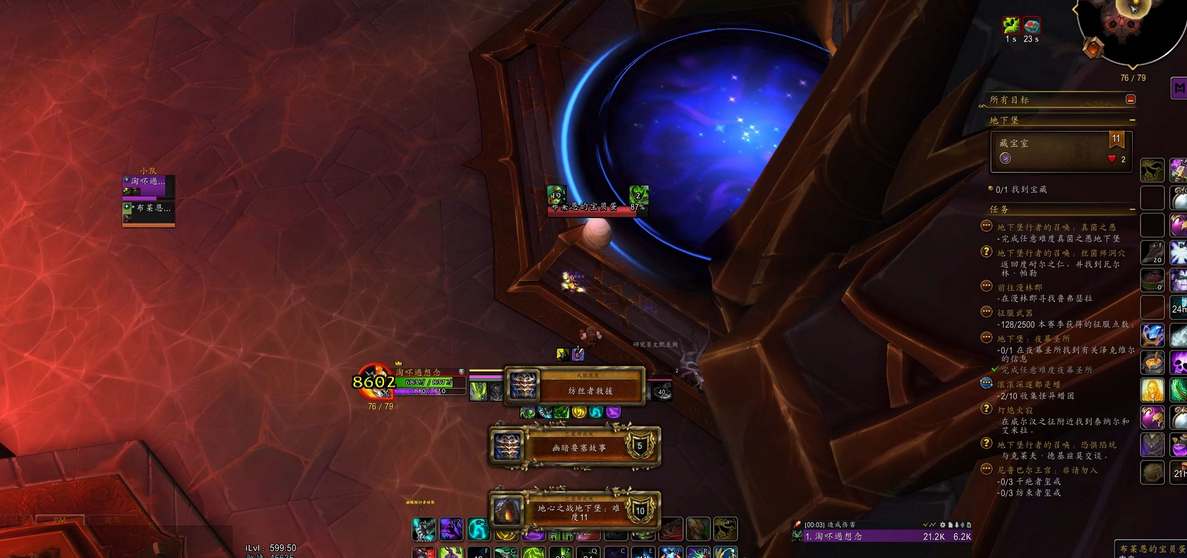The image size is (1187, 558).
Task: Collapse the 地下堡 tracker section
Action: 1130,120
